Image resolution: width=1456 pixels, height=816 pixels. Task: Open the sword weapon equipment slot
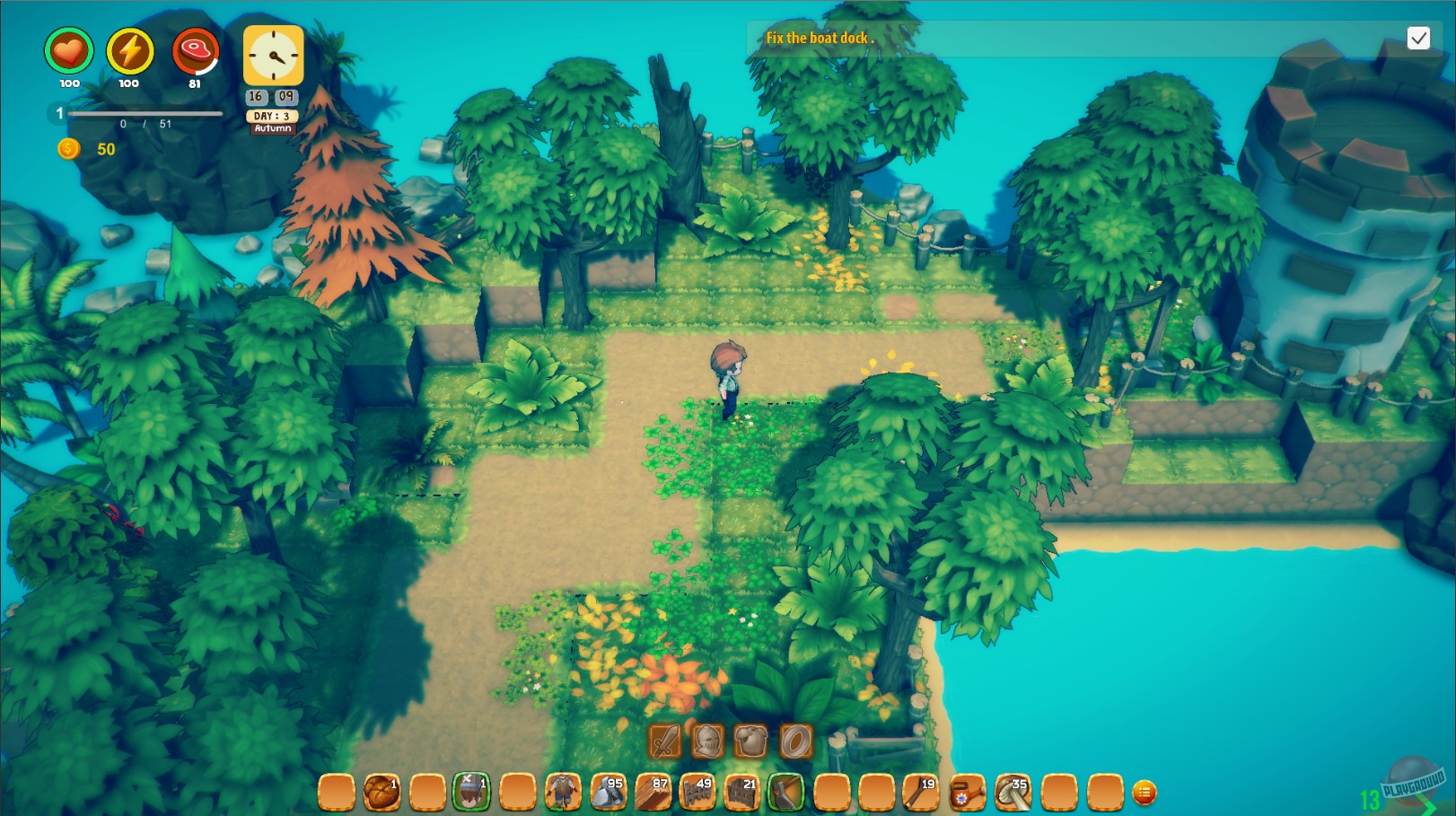click(664, 741)
